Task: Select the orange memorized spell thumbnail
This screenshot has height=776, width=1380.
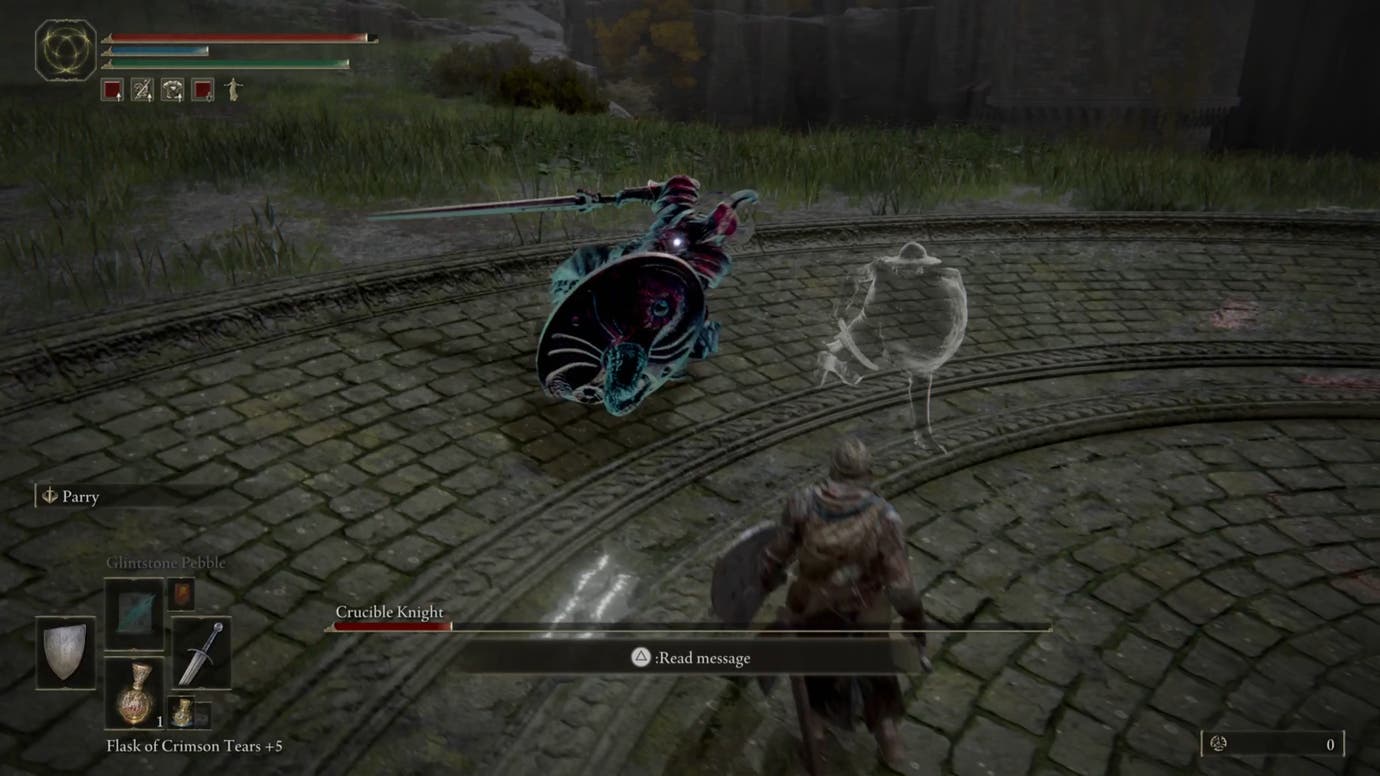Action: [x=182, y=595]
